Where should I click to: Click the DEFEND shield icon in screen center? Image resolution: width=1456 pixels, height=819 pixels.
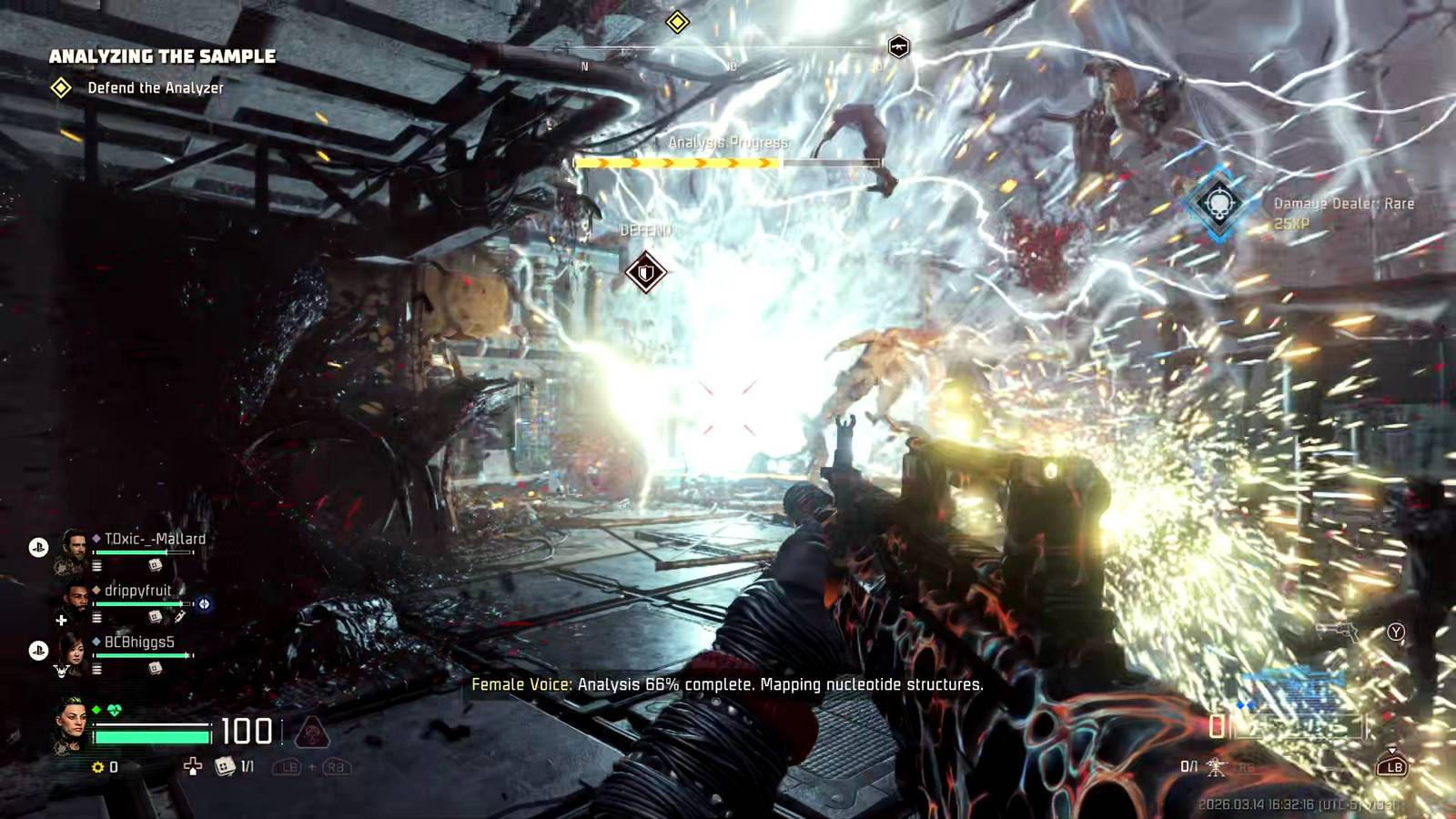tap(648, 270)
